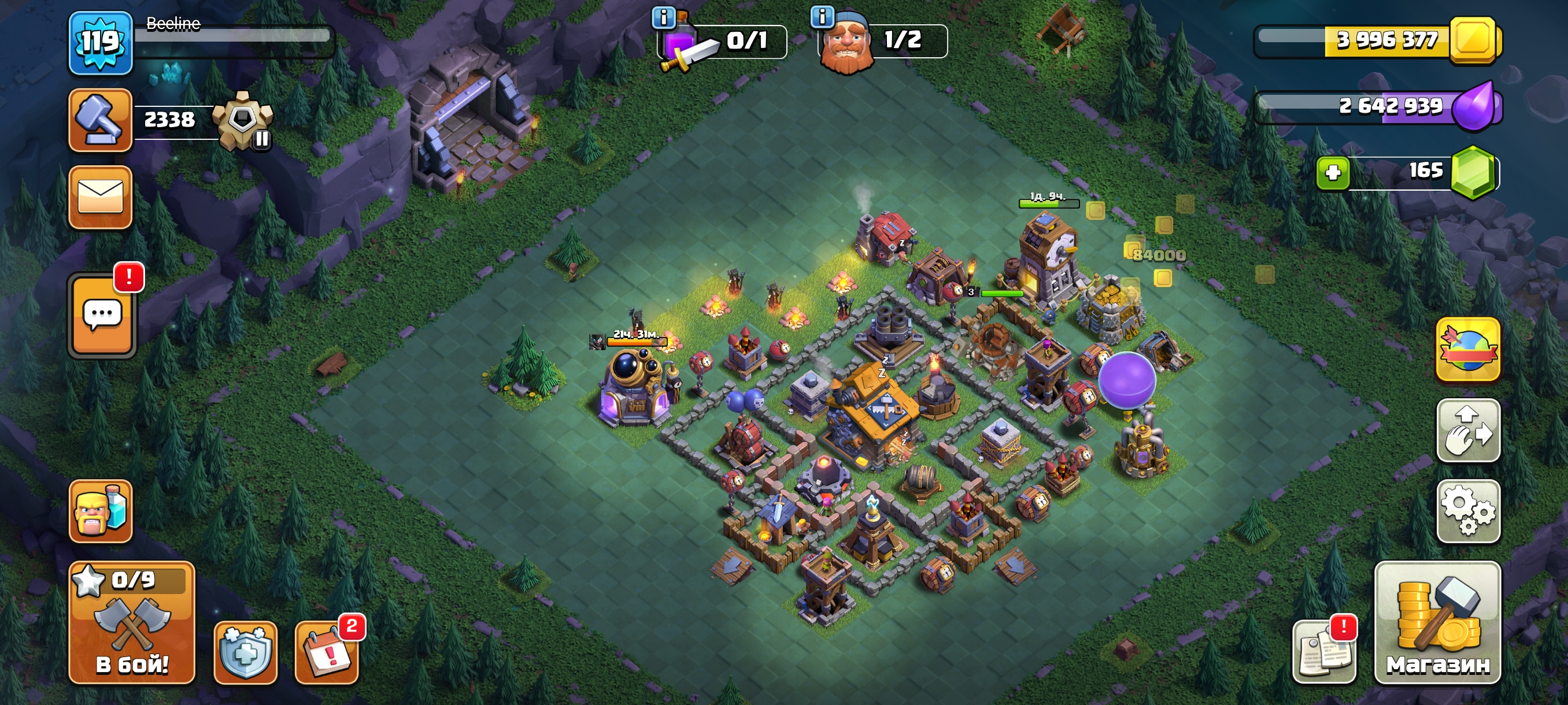Open the globe map travel button
This screenshot has width=1568, height=705.
tap(1468, 349)
